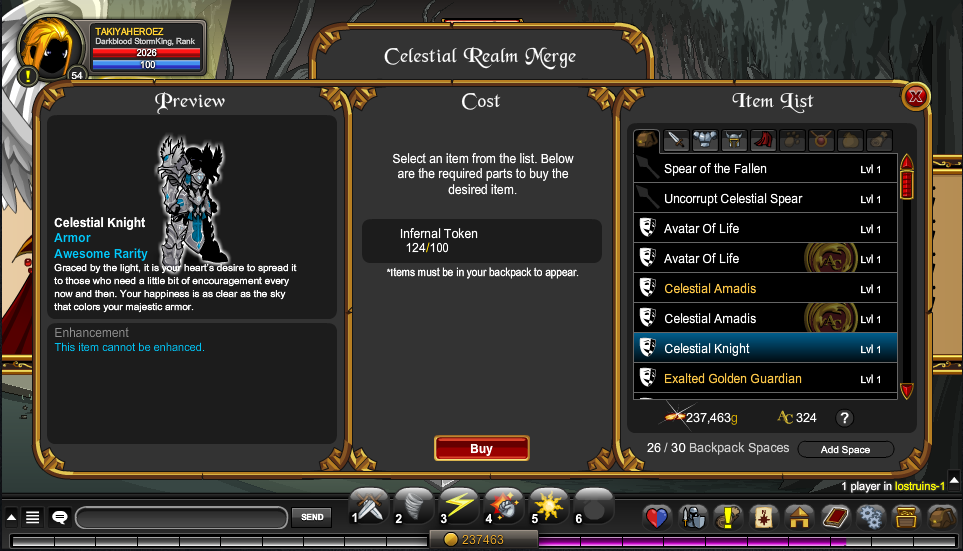Screen dimensions: 963x551
Task: Add Space to the backpack
Action: [845, 449]
